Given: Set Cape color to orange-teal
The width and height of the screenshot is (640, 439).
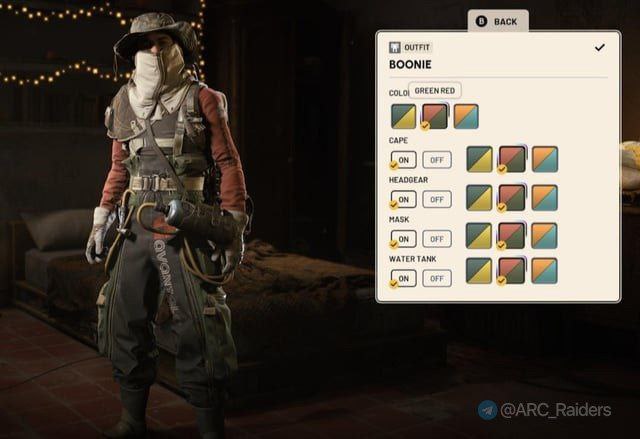Looking at the screenshot, I should pos(544,159).
